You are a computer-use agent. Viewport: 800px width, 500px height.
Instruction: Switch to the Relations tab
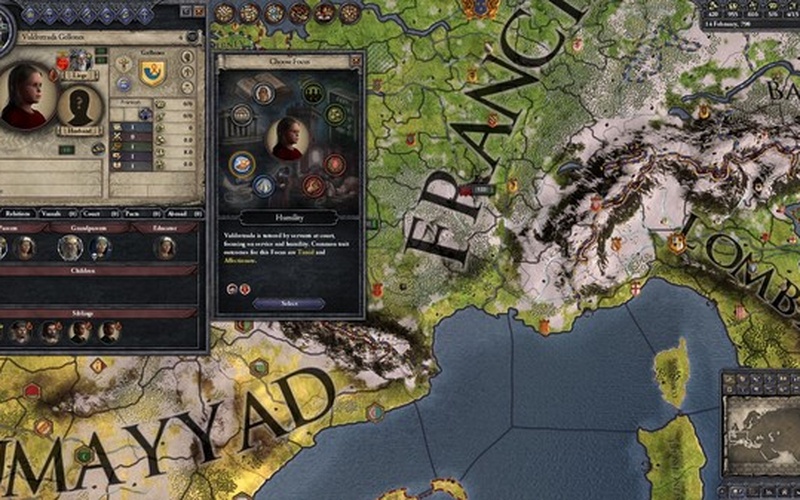pyautogui.click(x=18, y=213)
